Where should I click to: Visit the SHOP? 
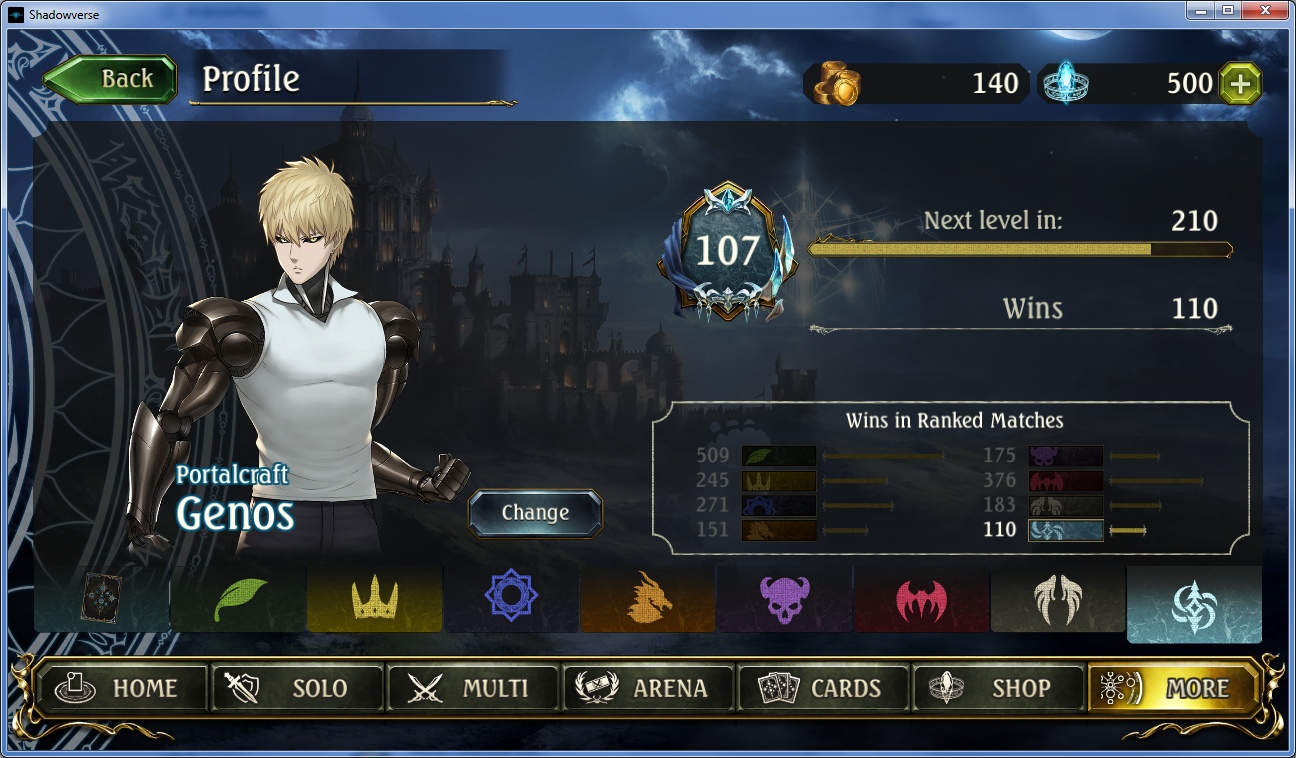[x=998, y=688]
